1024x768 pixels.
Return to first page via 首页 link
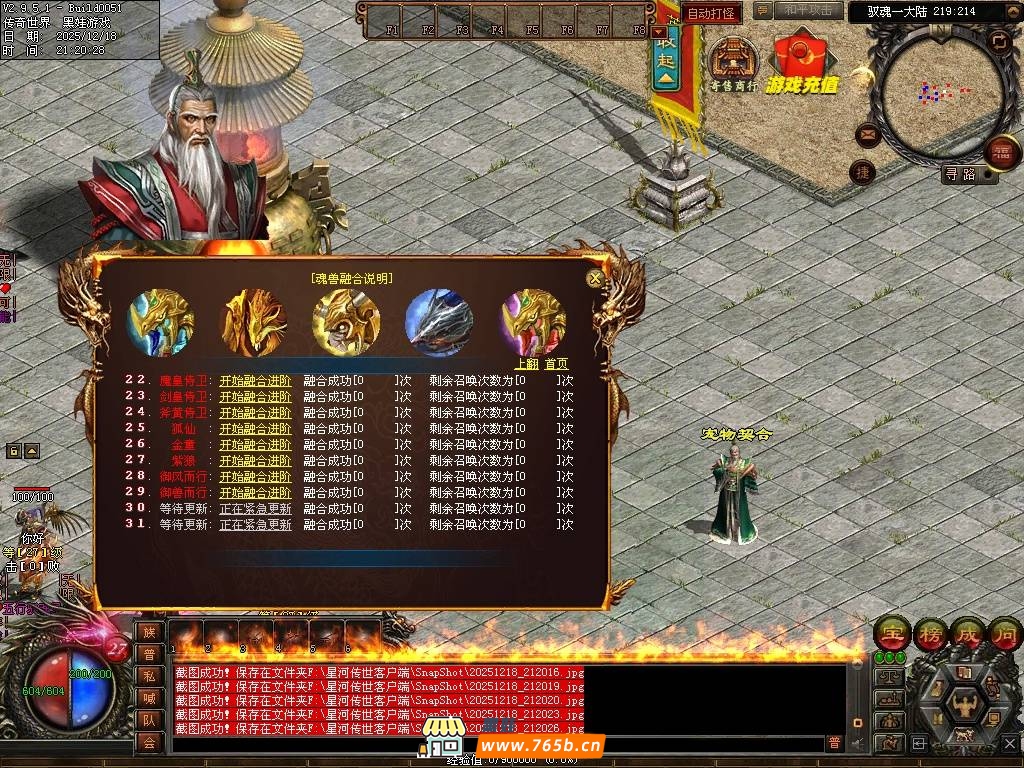(556, 364)
